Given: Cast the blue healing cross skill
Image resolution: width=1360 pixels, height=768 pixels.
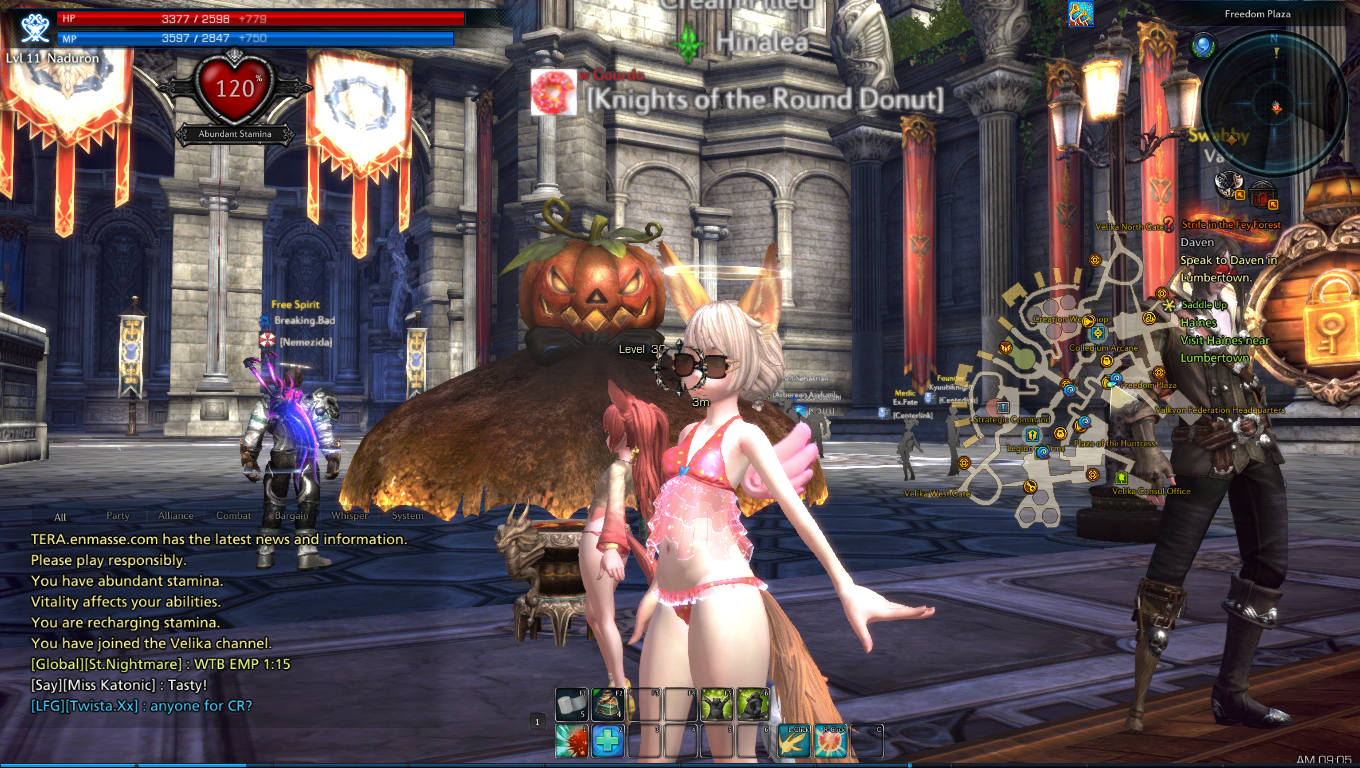Looking at the screenshot, I should (608, 741).
